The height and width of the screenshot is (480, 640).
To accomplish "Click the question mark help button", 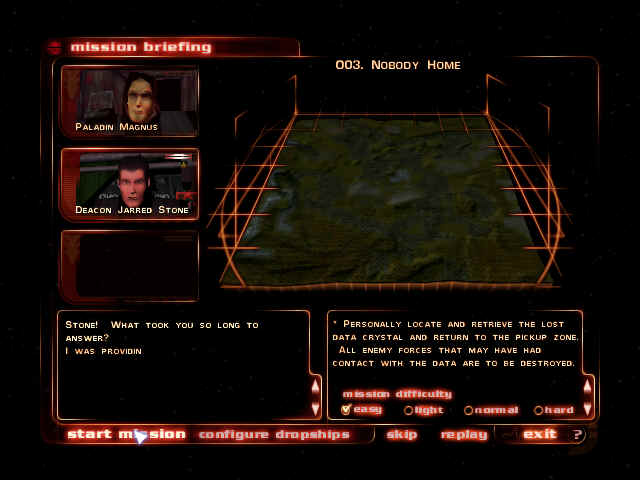I will point(577,434).
